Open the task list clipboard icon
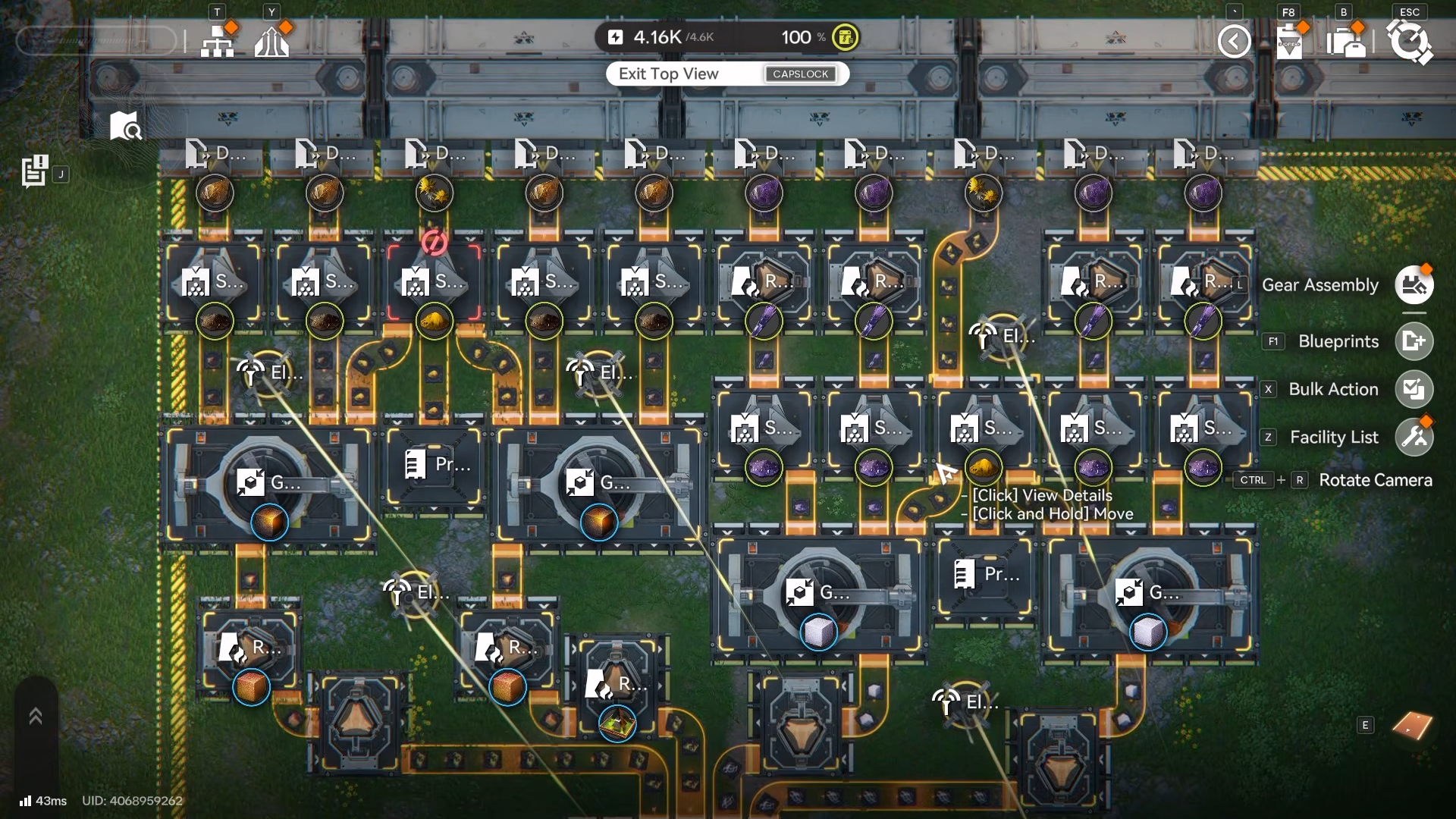 pyautogui.click(x=34, y=171)
